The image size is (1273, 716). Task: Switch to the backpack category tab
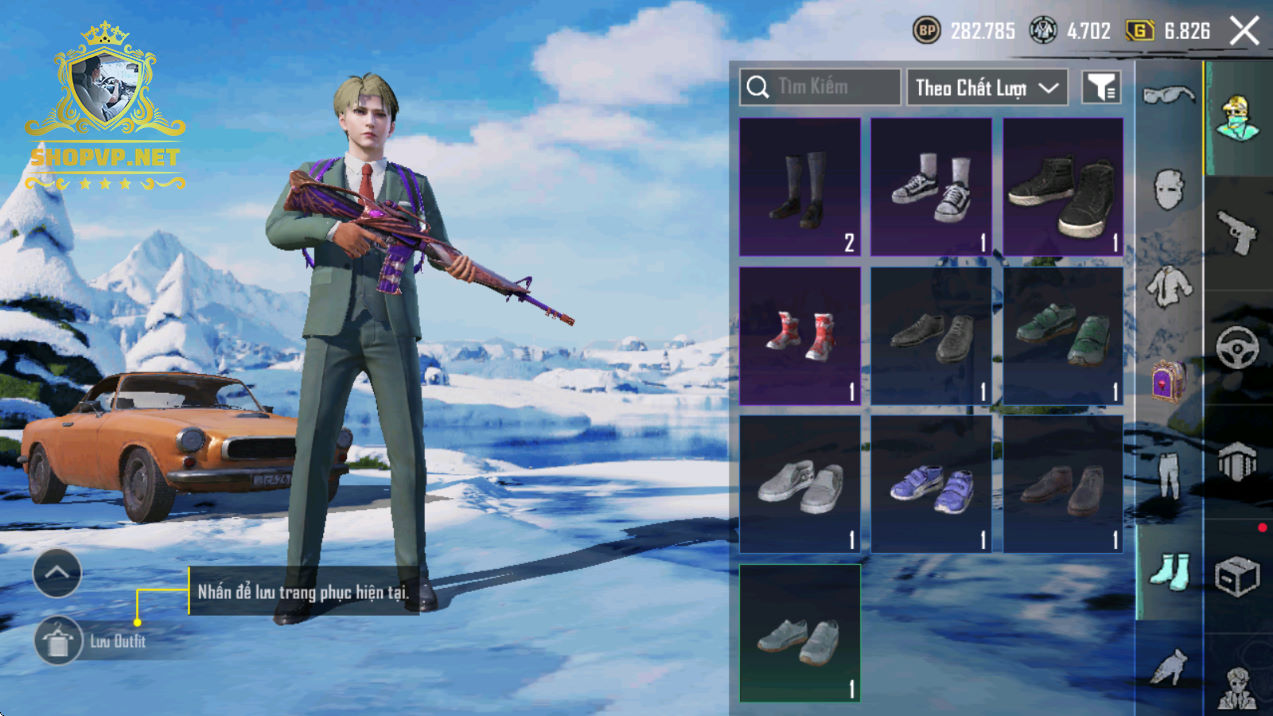point(1168,381)
